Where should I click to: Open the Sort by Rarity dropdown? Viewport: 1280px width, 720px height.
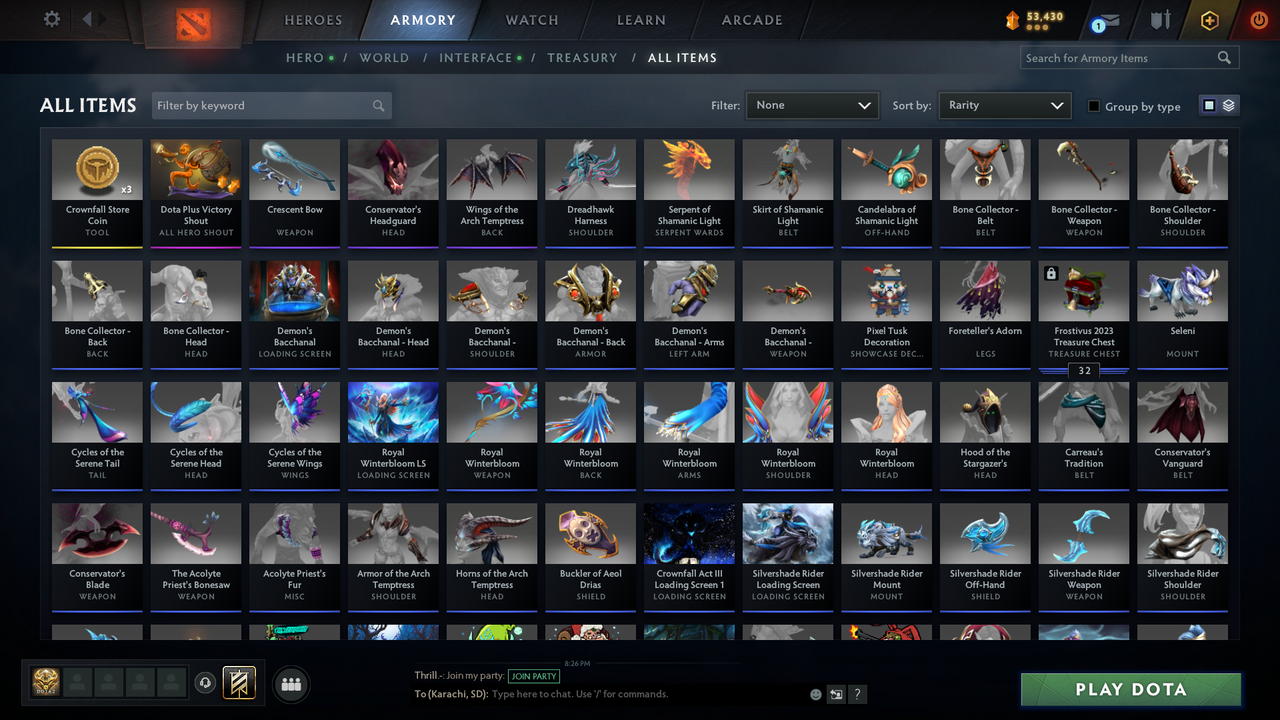tap(1004, 105)
